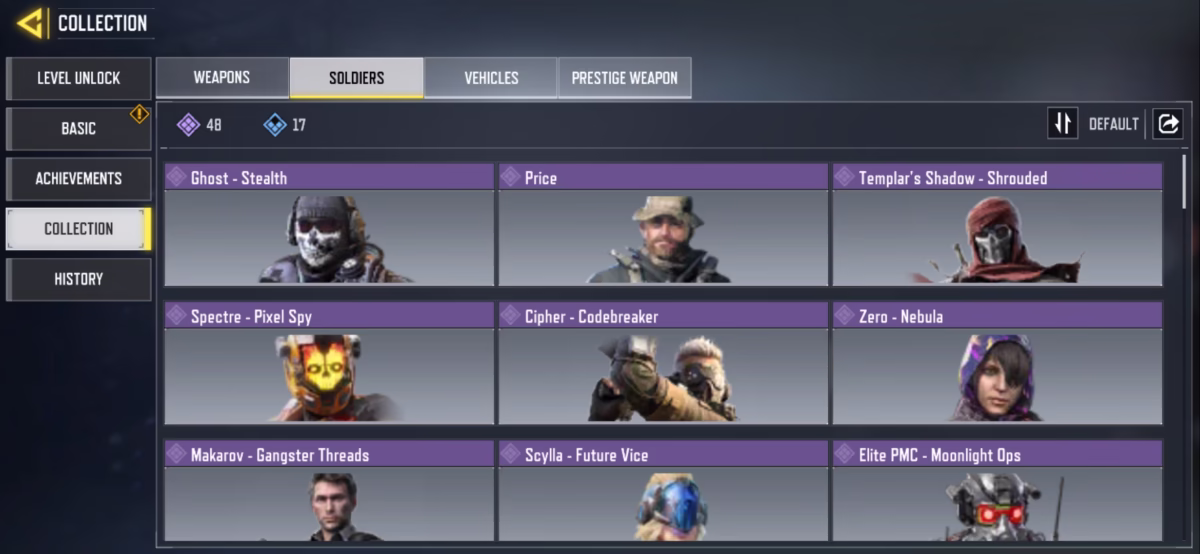This screenshot has height=554, width=1200.
Task: Open the History section
Action: (x=78, y=279)
